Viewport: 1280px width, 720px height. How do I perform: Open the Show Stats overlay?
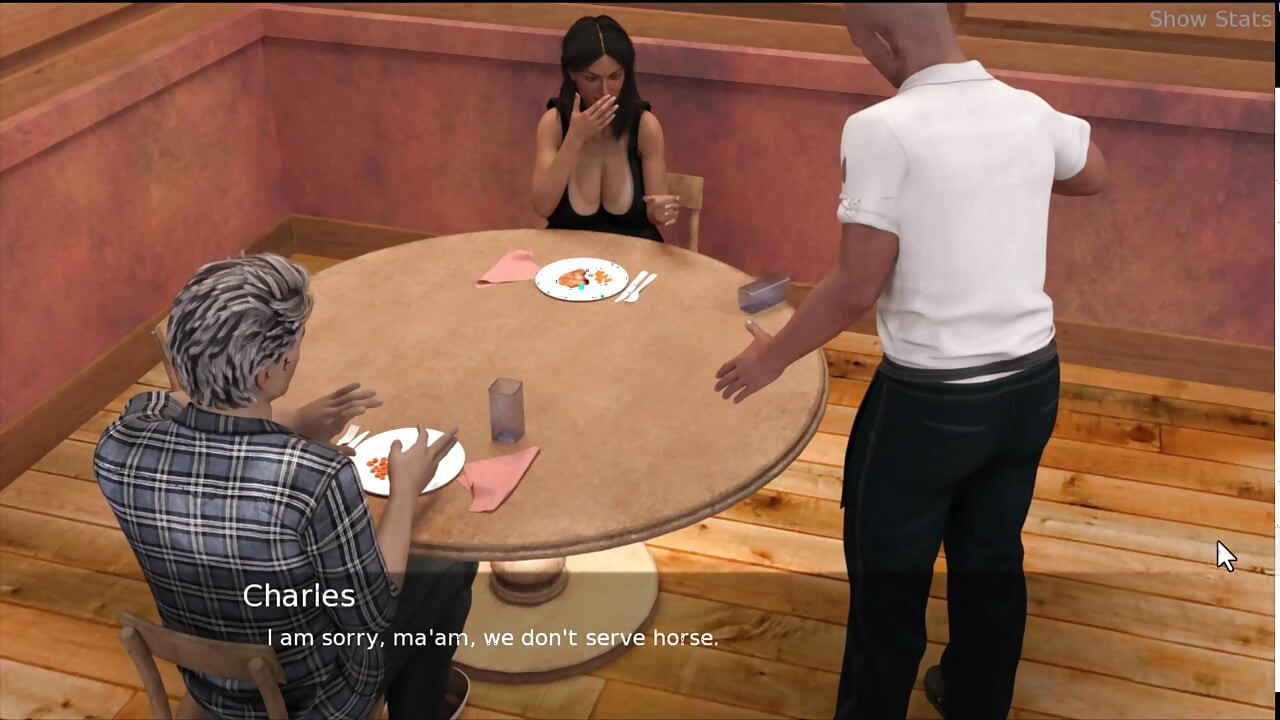click(x=1210, y=18)
